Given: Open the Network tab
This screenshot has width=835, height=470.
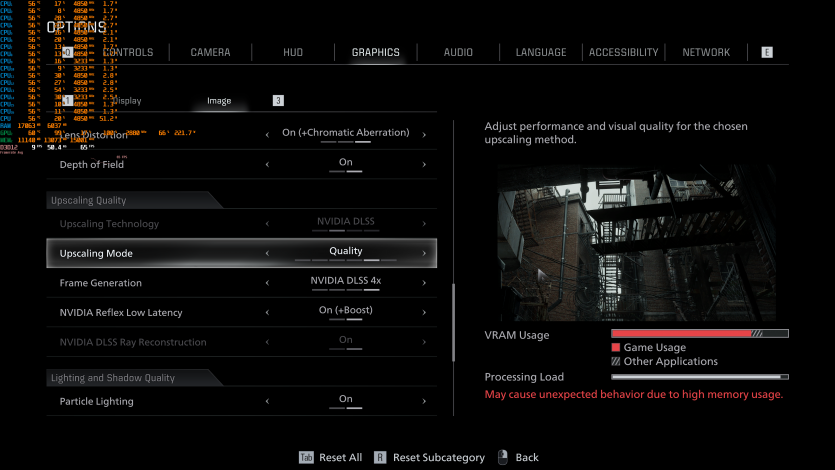Looking at the screenshot, I should (x=706, y=52).
